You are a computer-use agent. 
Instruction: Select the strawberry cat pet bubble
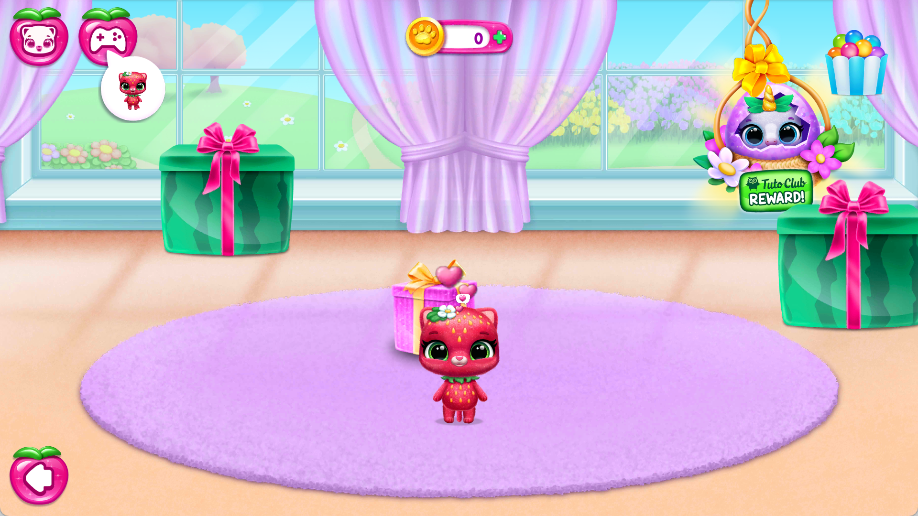[x=133, y=89]
